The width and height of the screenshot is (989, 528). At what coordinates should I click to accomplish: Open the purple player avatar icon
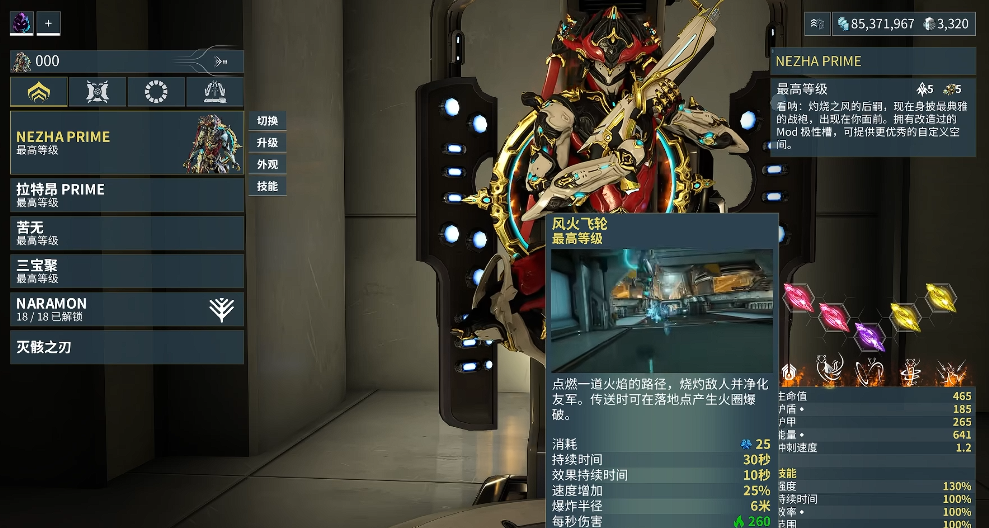click(21, 22)
